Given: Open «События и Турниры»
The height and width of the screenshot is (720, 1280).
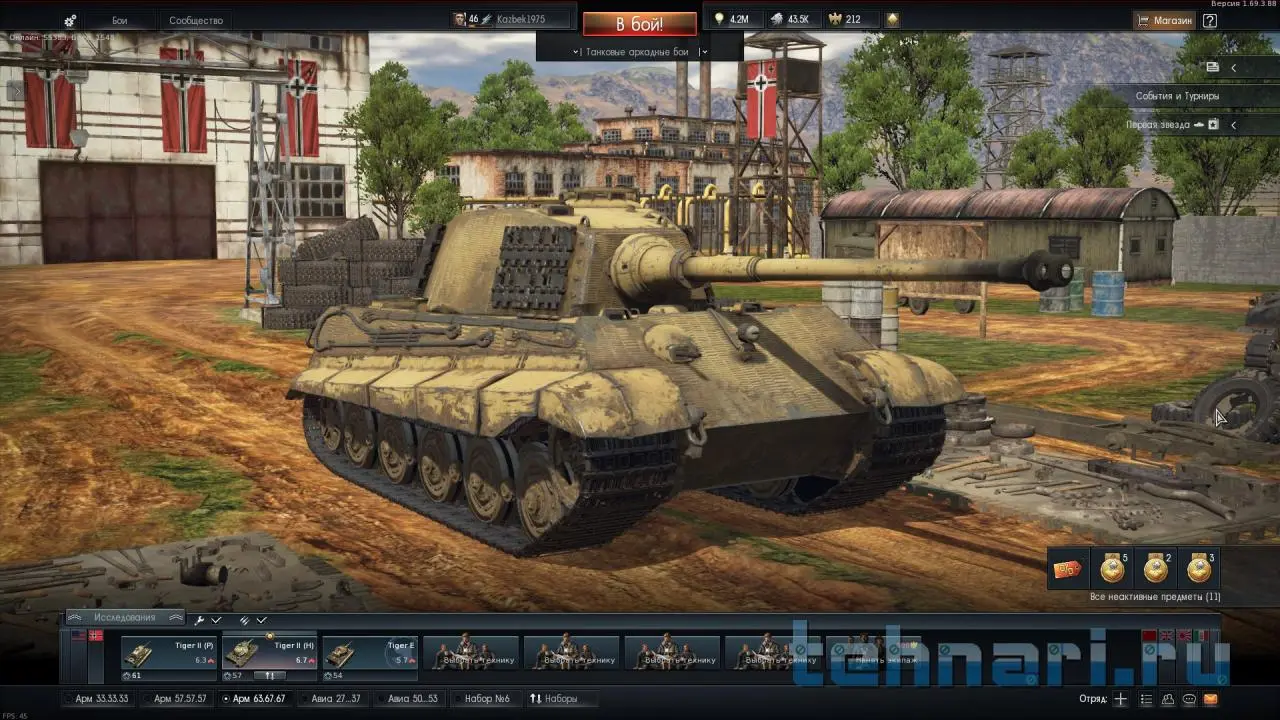Looking at the screenshot, I should (1177, 96).
